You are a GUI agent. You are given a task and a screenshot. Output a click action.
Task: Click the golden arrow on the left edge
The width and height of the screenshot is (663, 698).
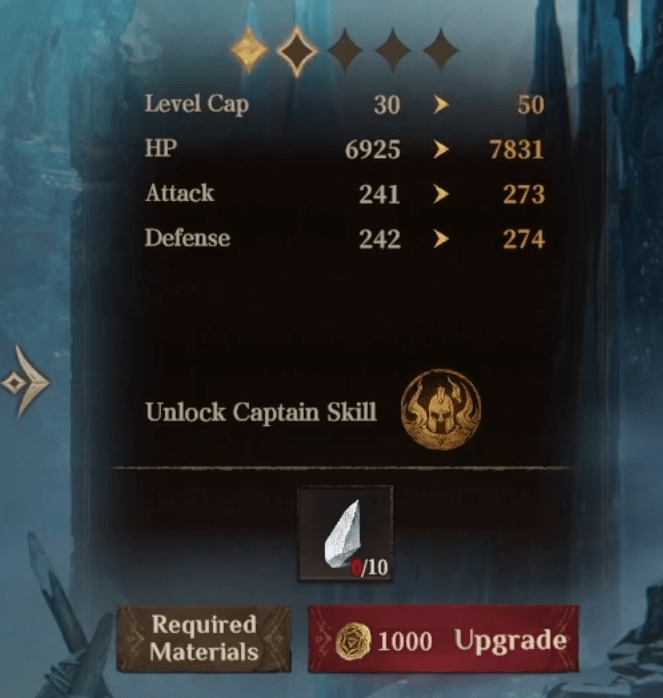coord(26,381)
